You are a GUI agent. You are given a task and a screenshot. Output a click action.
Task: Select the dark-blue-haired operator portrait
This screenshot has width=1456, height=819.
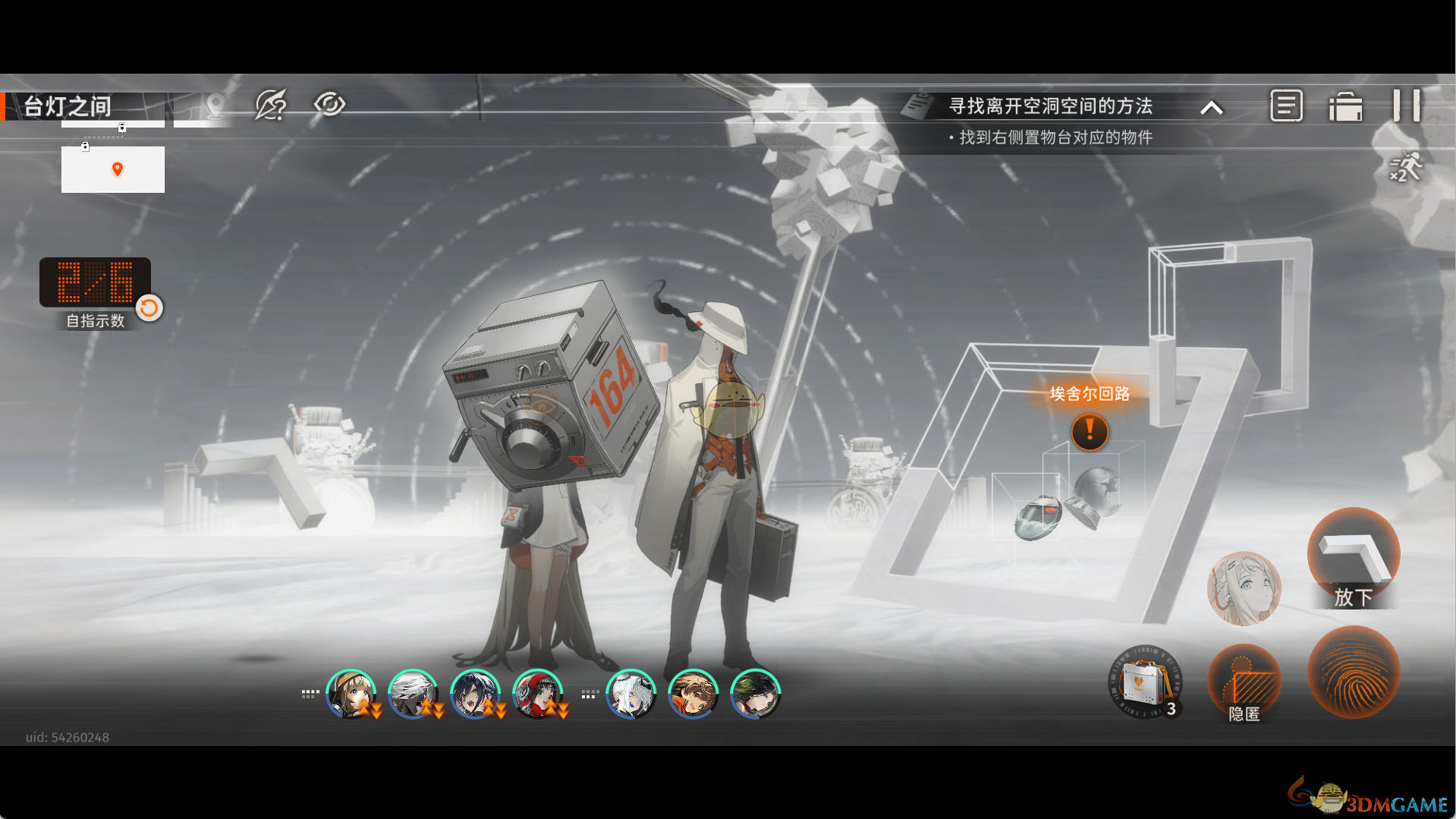point(475,694)
